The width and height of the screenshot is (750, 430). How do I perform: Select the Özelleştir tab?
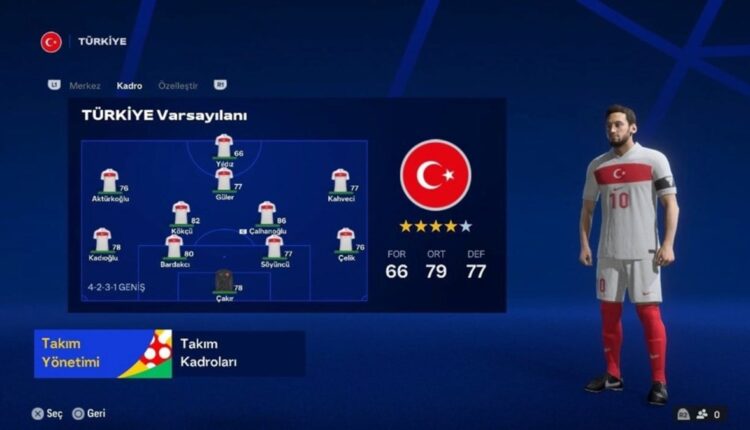179,86
